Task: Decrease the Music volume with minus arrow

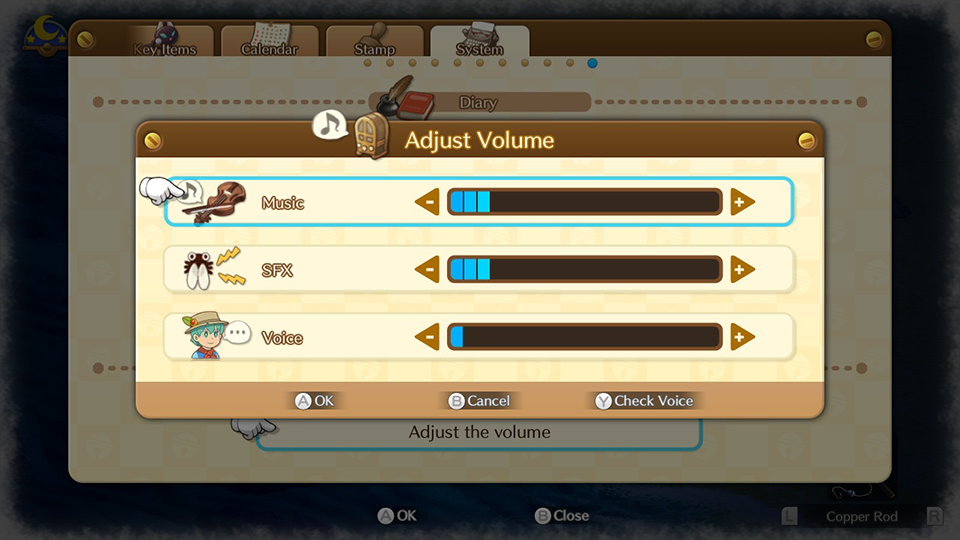Action: [427, 203]
